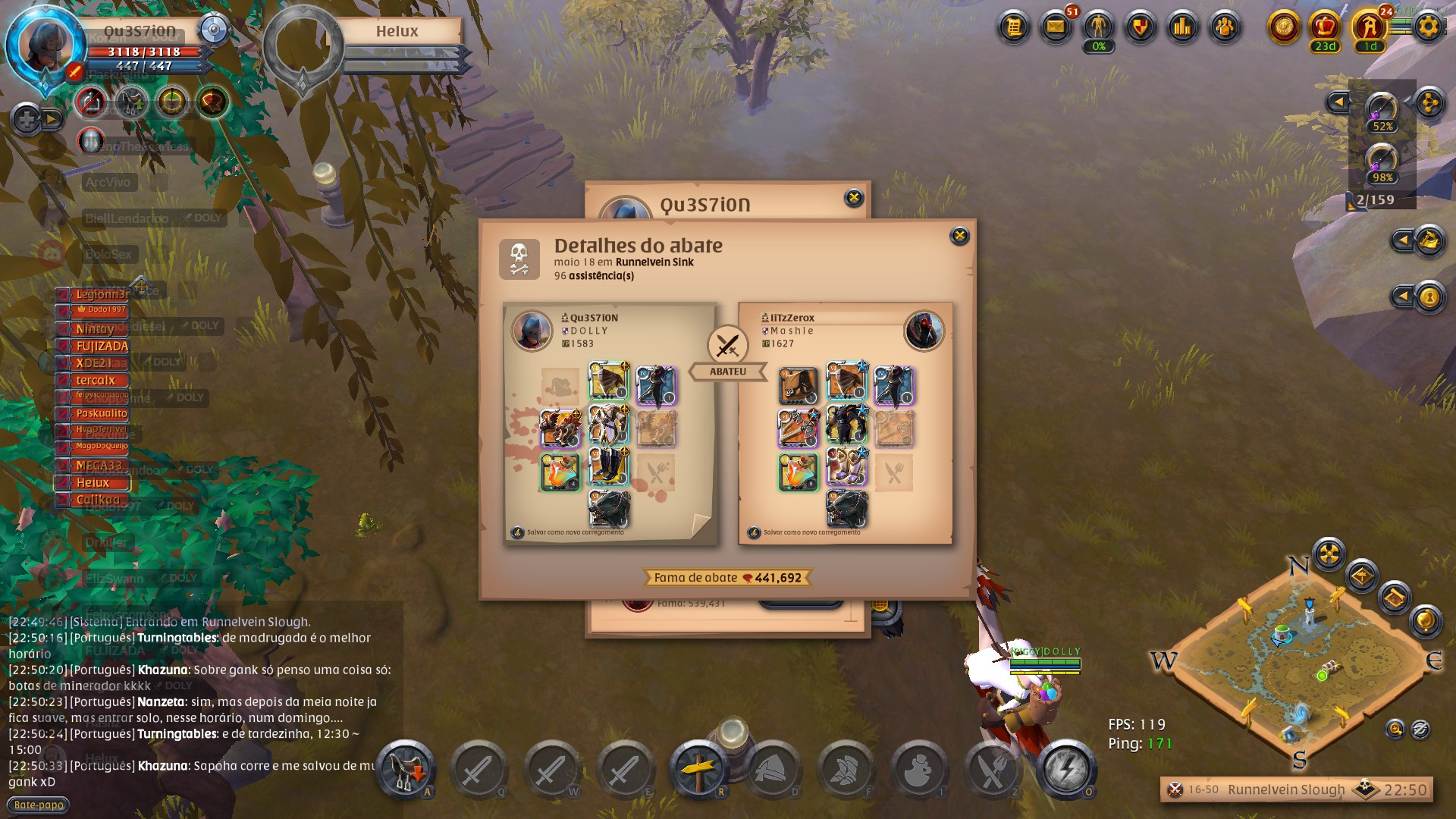The height and width of the screenshot is (819, 1456).
Task: Click the minimap
Action: click(x=1298, y=661)
